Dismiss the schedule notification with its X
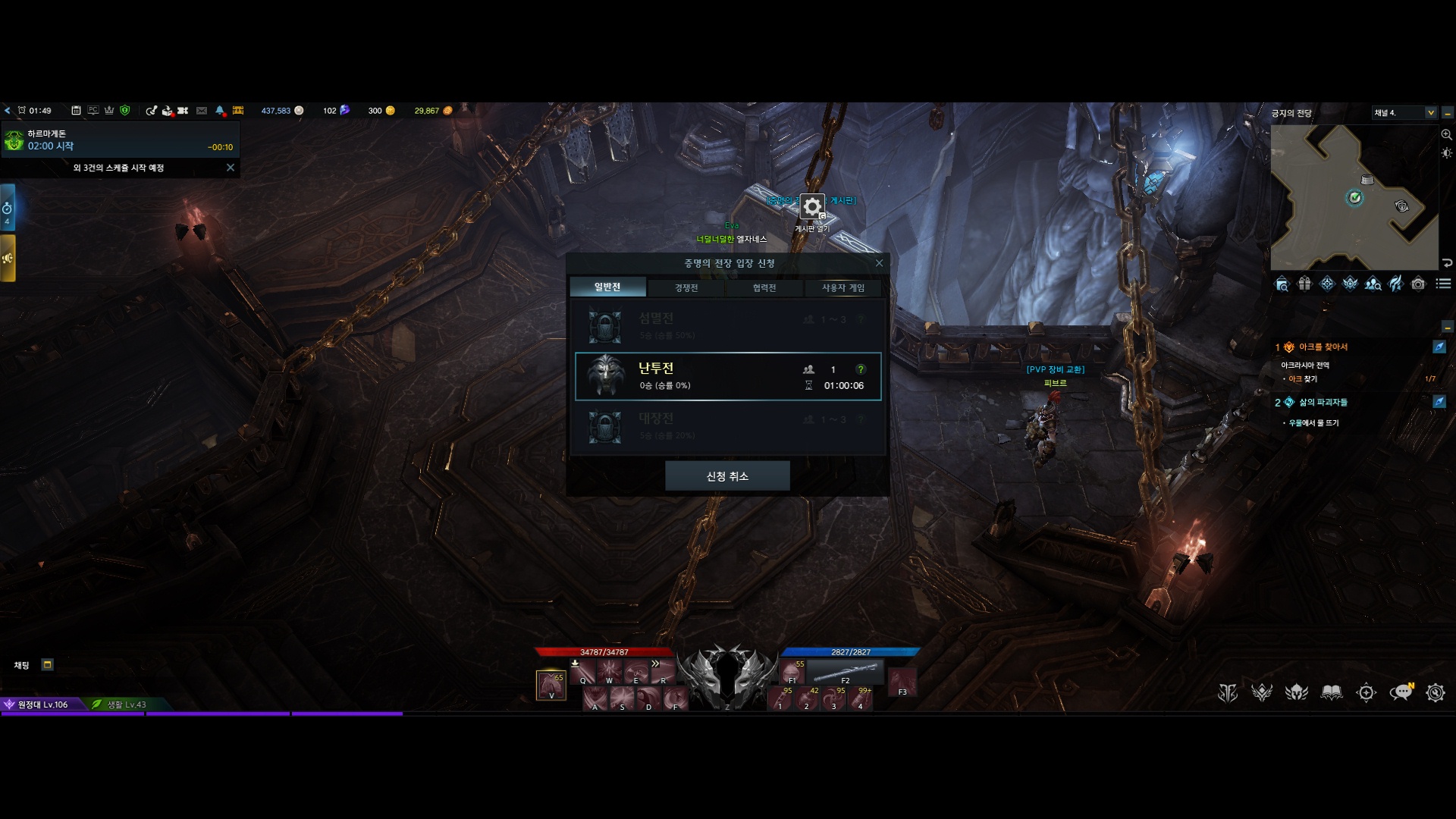1456x819 pixels. tap(231, 168)
